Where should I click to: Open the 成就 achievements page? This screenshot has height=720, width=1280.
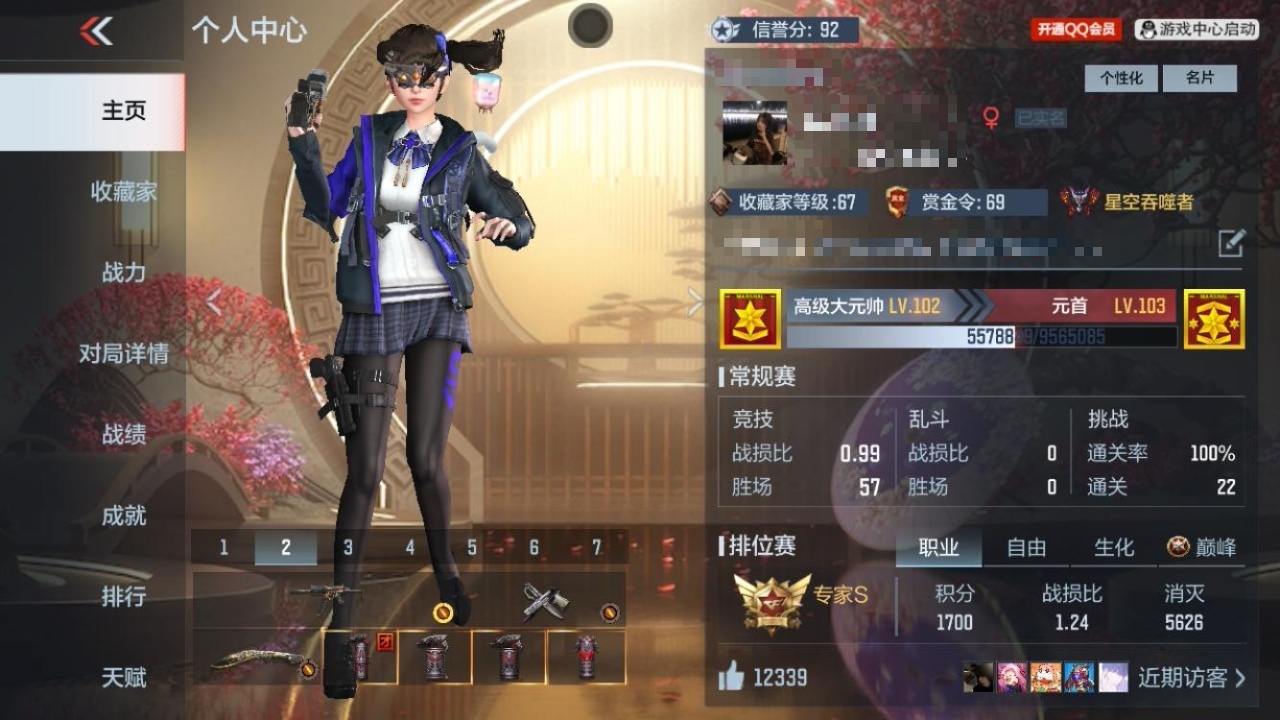pos(123,515)
